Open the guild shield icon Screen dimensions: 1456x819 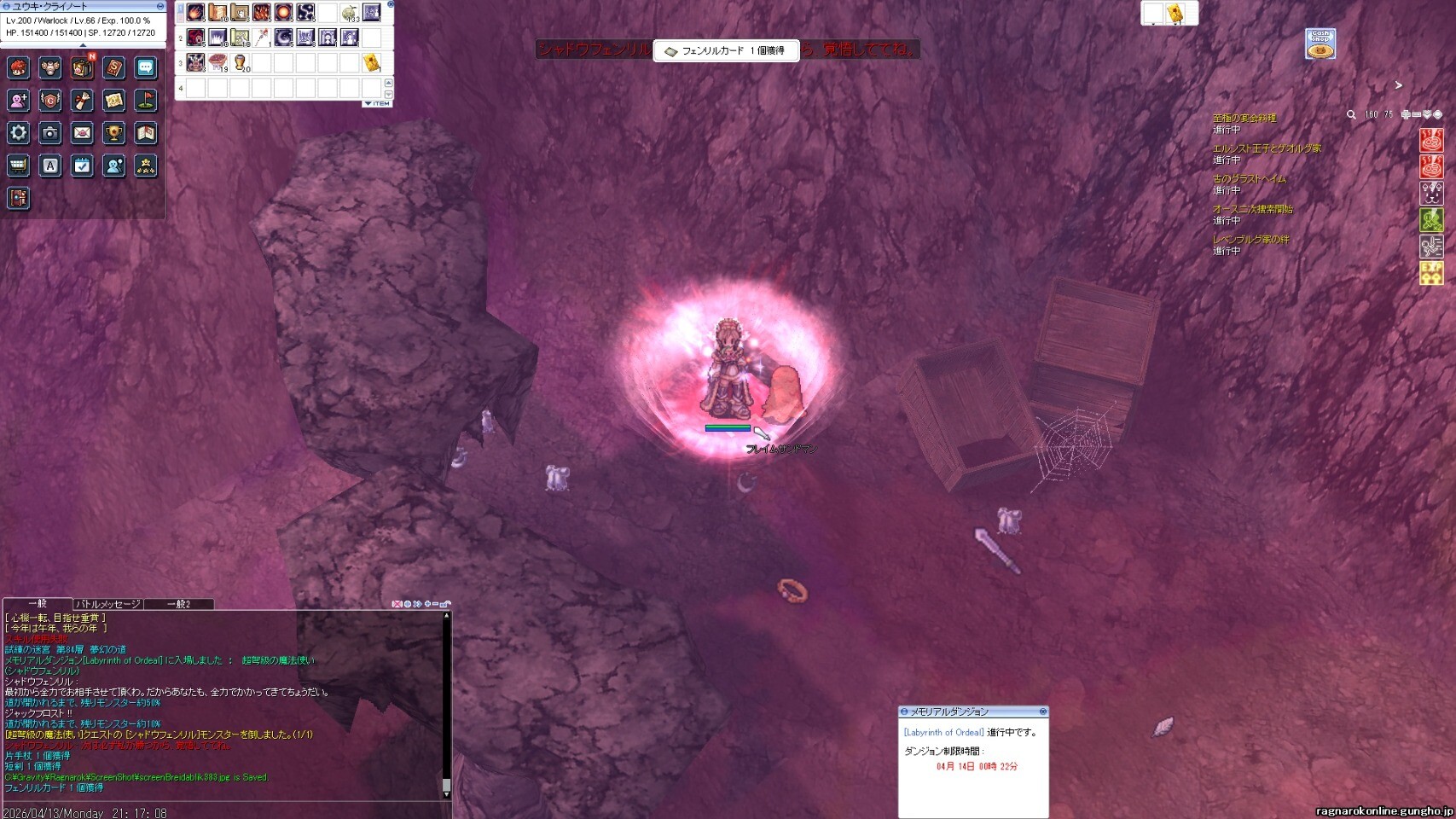50,101
